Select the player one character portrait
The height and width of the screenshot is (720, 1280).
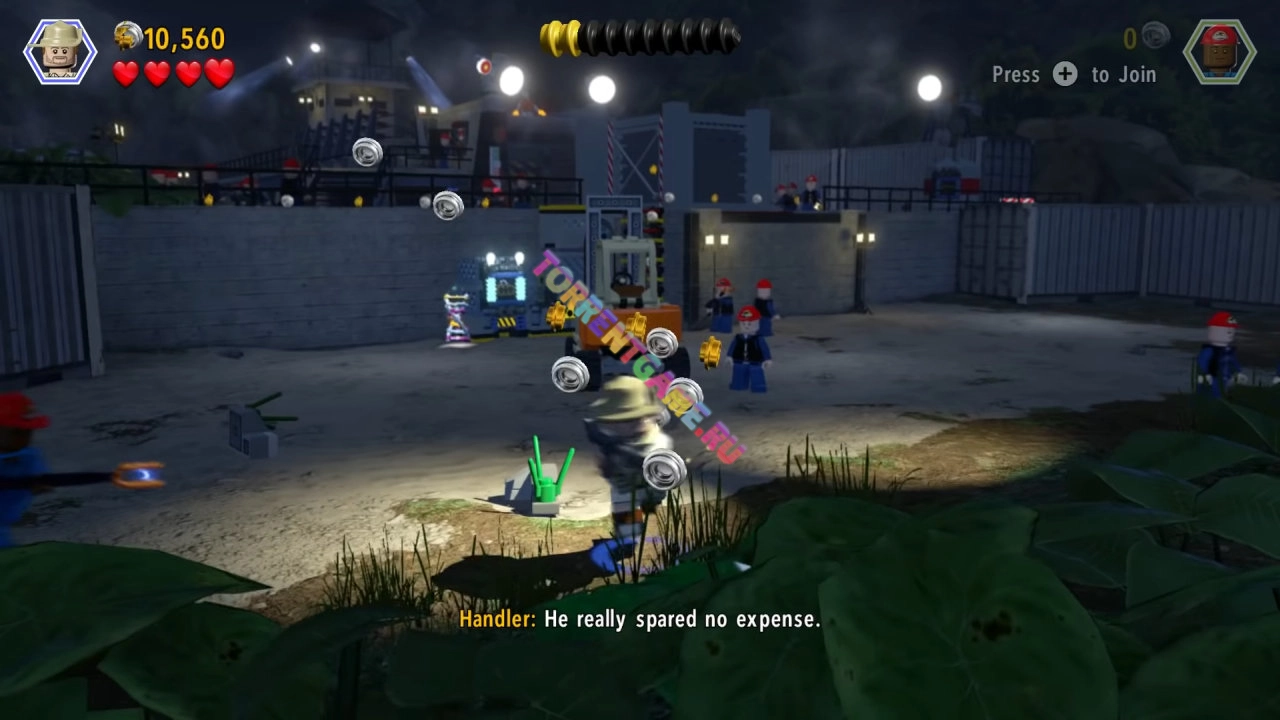coord(60,51)
